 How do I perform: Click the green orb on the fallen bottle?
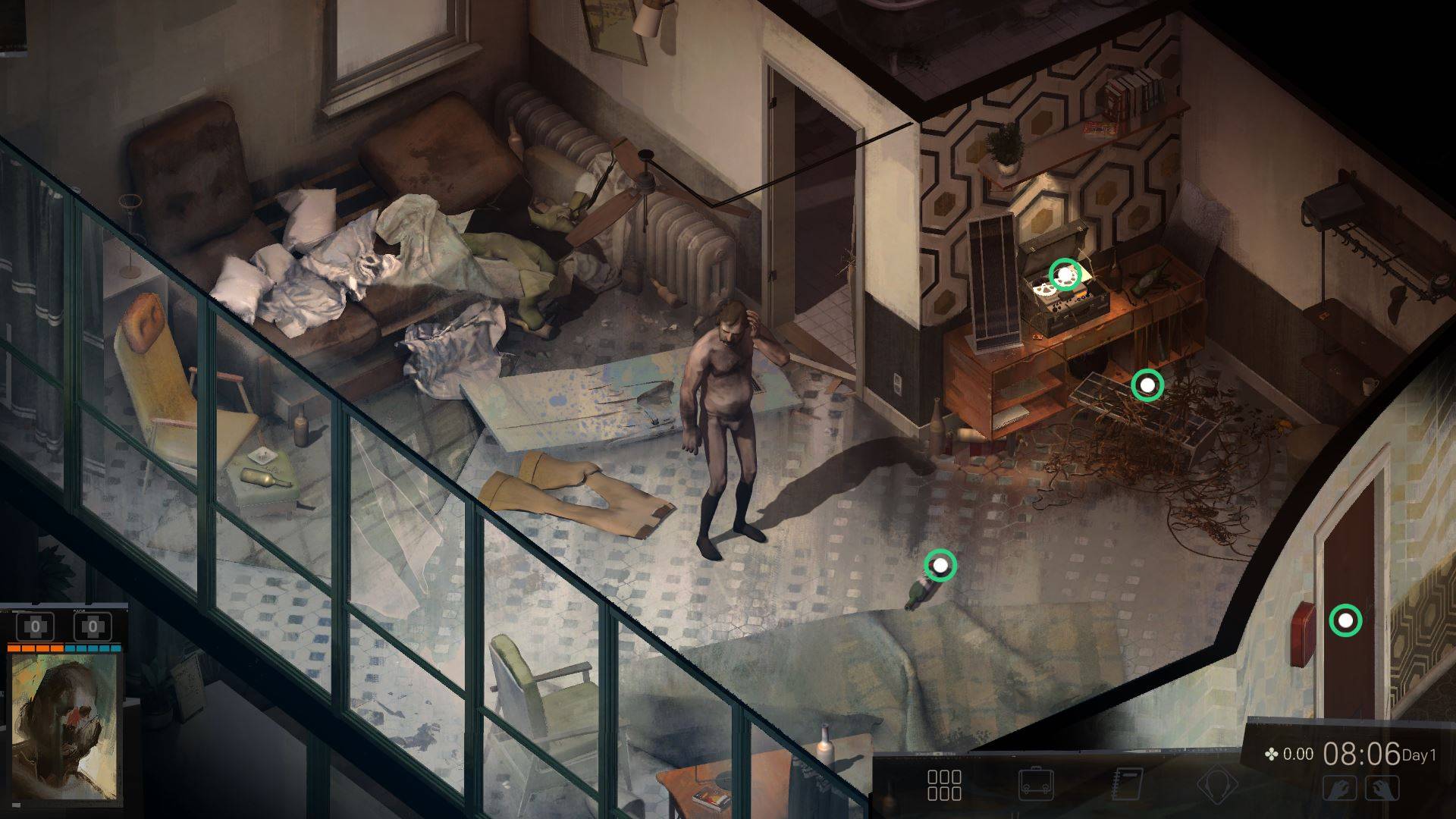[940, 565]
